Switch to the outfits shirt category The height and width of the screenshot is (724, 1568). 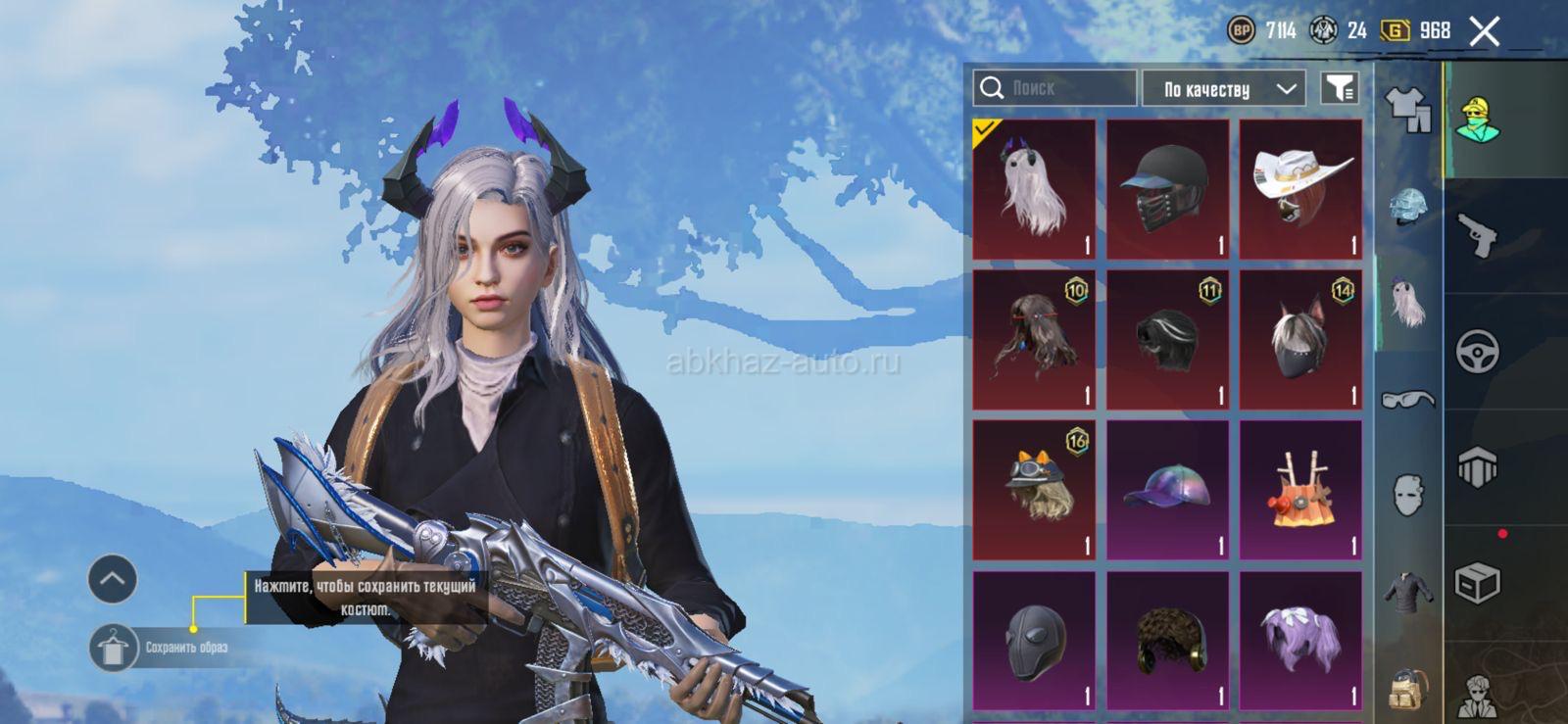point(1408,109)
